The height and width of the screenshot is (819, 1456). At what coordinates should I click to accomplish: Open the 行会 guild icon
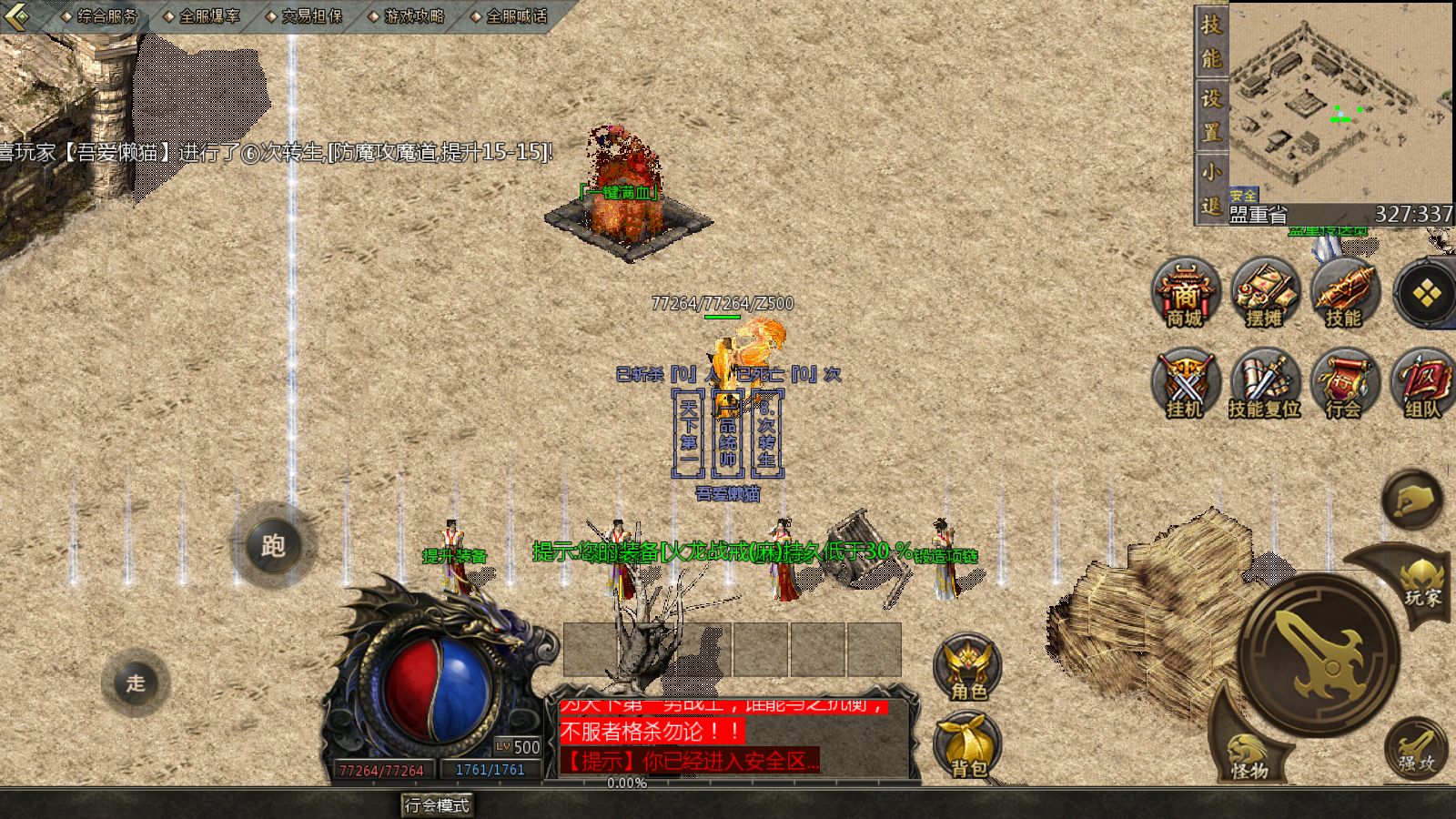coord(1344,383)
